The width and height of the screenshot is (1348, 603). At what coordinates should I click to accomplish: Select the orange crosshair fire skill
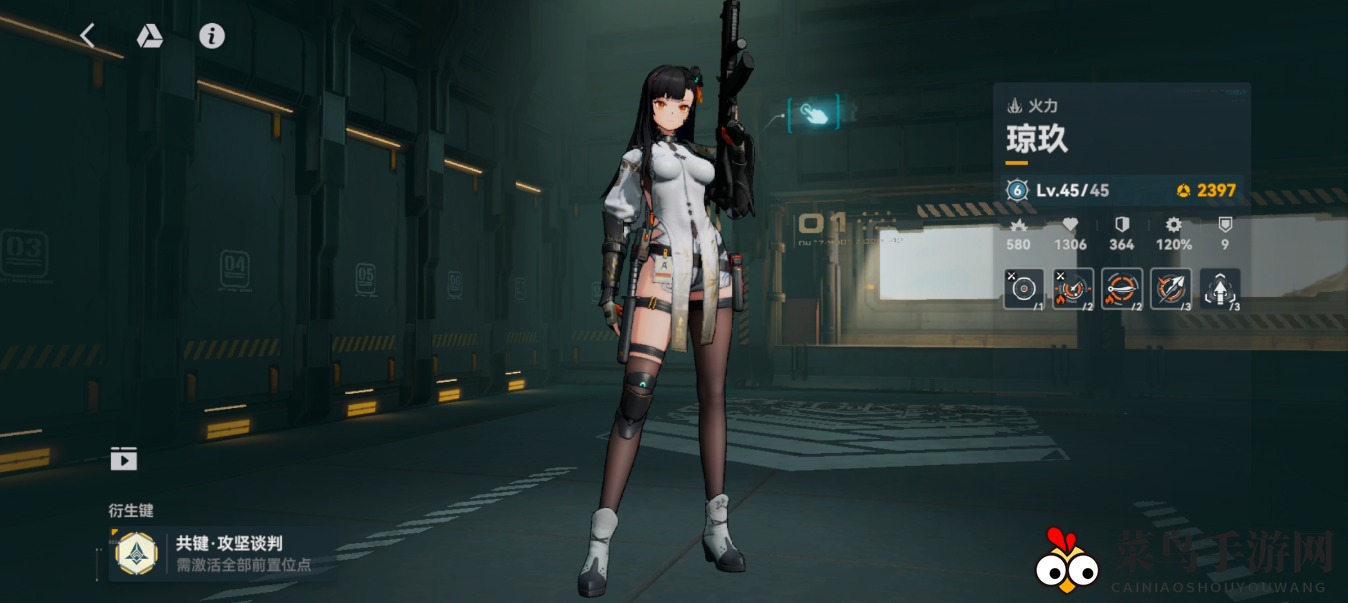(1073, 289)
